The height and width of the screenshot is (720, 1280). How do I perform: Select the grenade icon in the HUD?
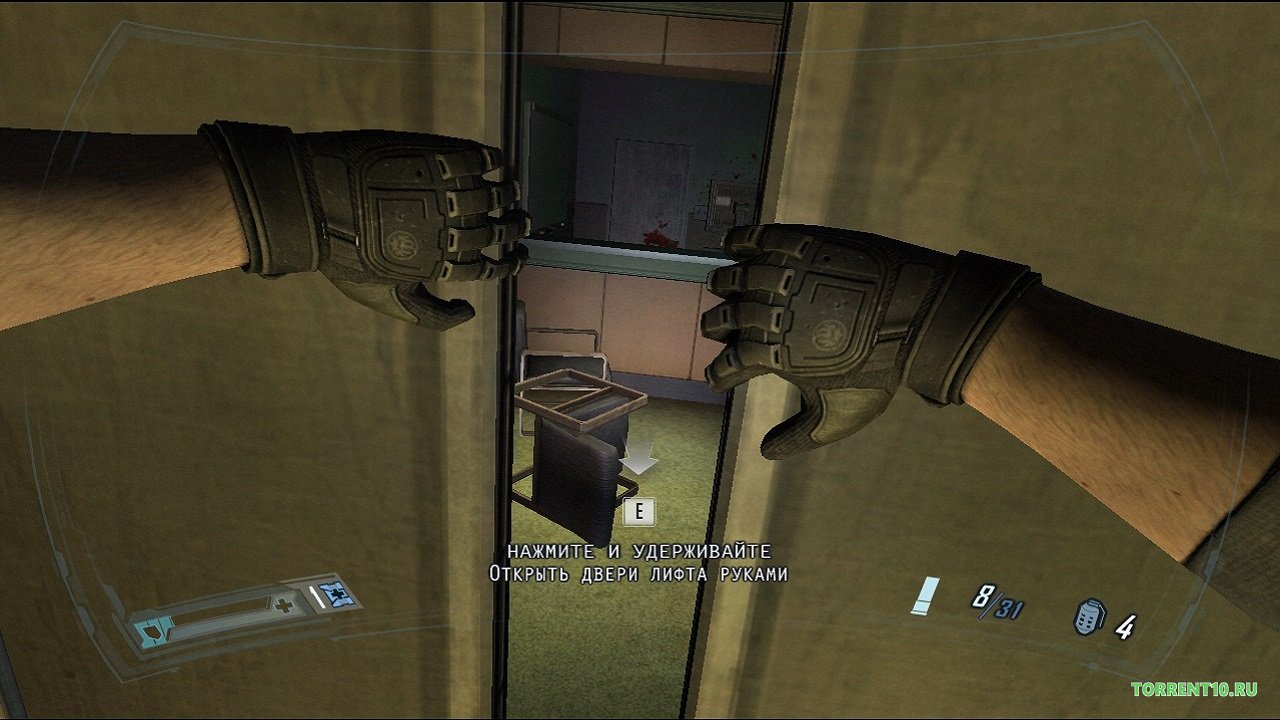1088,619
